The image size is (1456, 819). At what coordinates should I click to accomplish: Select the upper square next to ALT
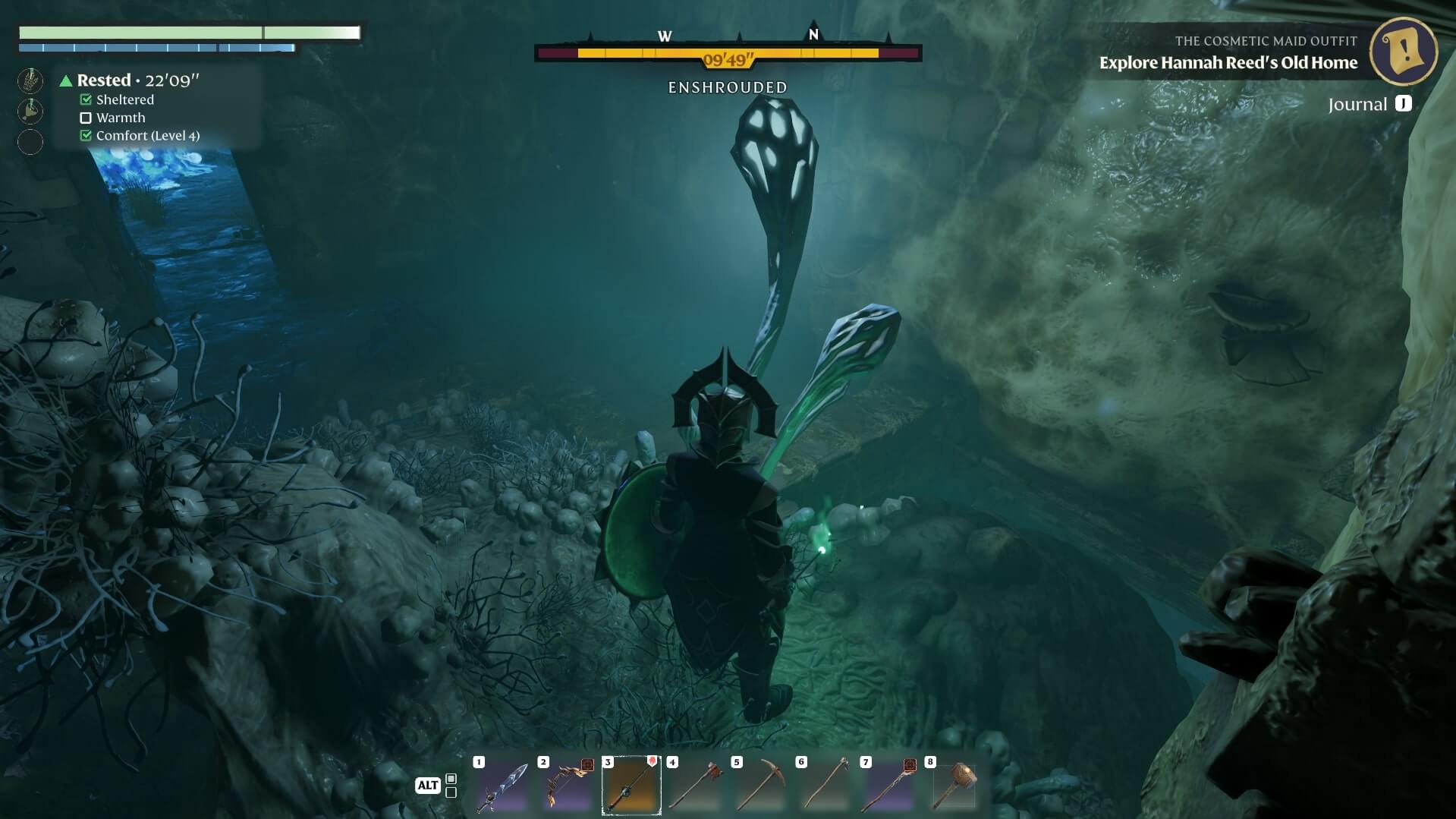[x=451, y=778]
